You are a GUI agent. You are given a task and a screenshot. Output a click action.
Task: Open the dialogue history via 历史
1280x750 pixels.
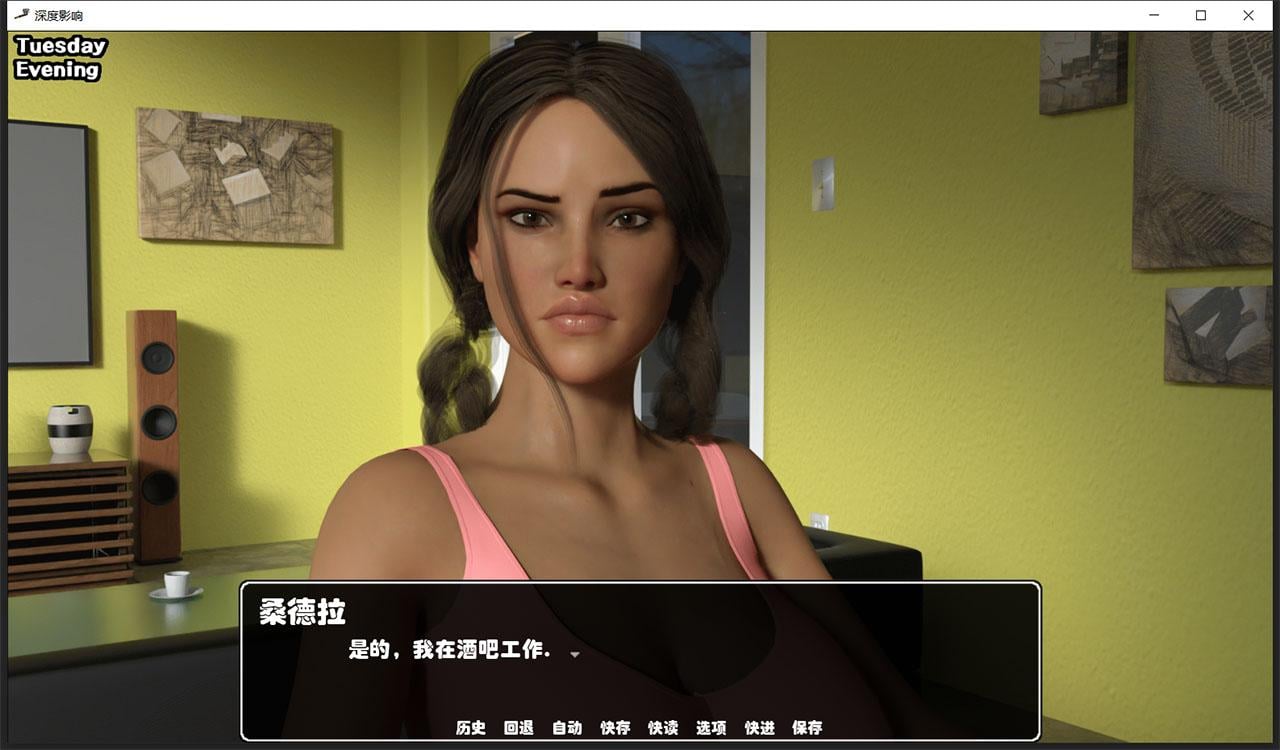click(470, 729)
